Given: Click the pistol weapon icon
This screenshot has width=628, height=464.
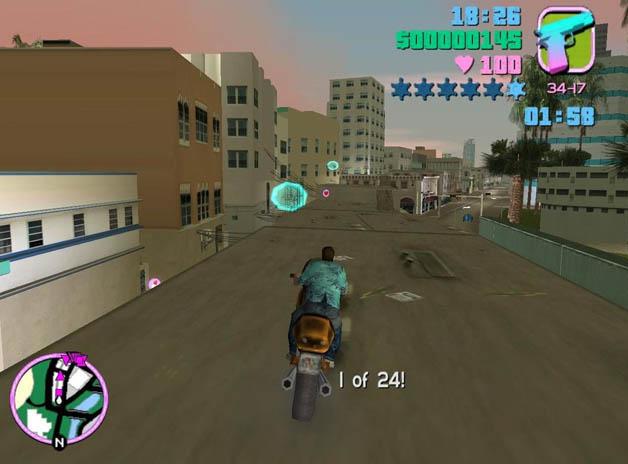Looking at the screenshot, I should pyautogui.click(x=565, y=40).
